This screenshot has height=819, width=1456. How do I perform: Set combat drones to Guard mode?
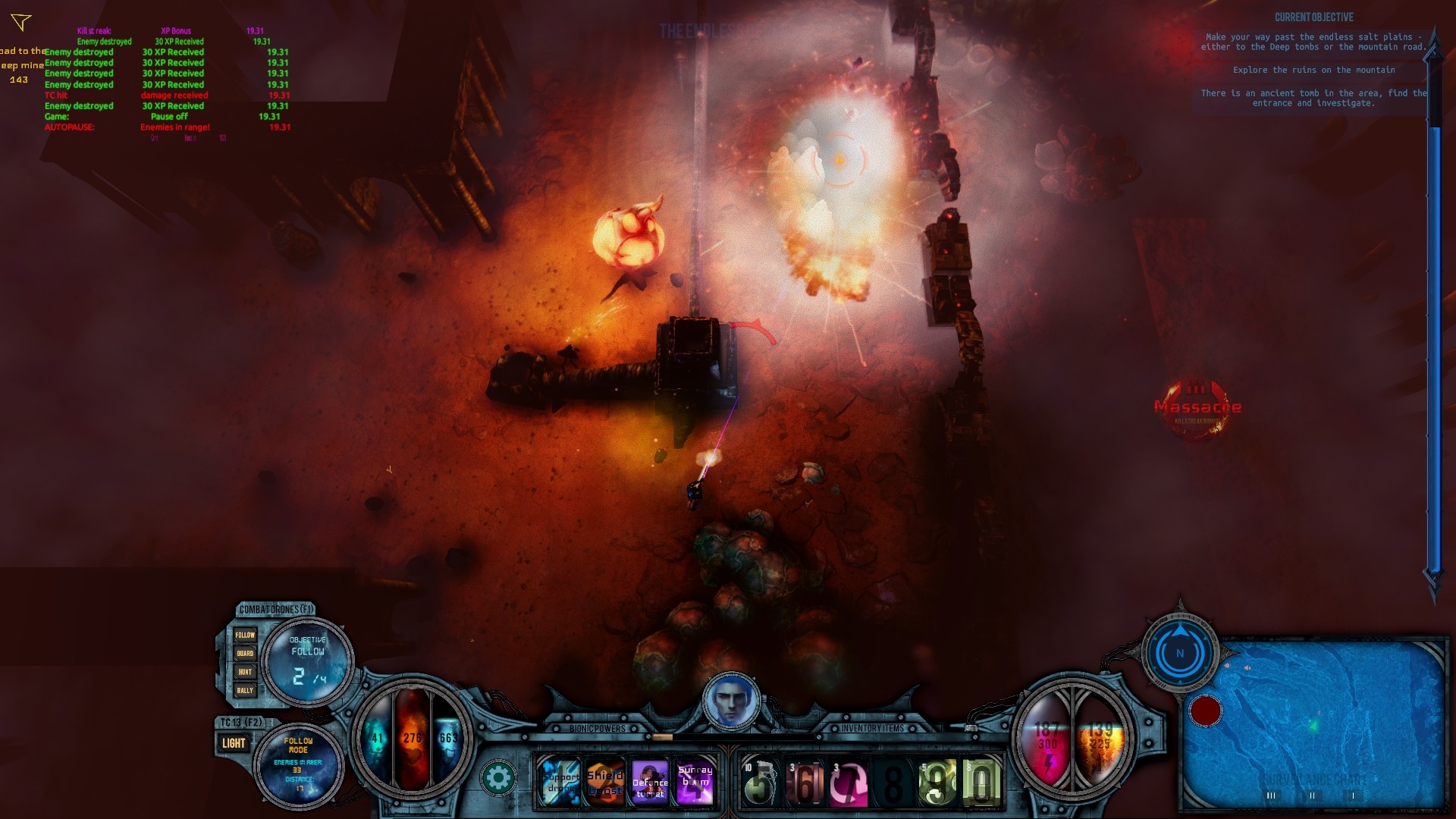point(246,652)
